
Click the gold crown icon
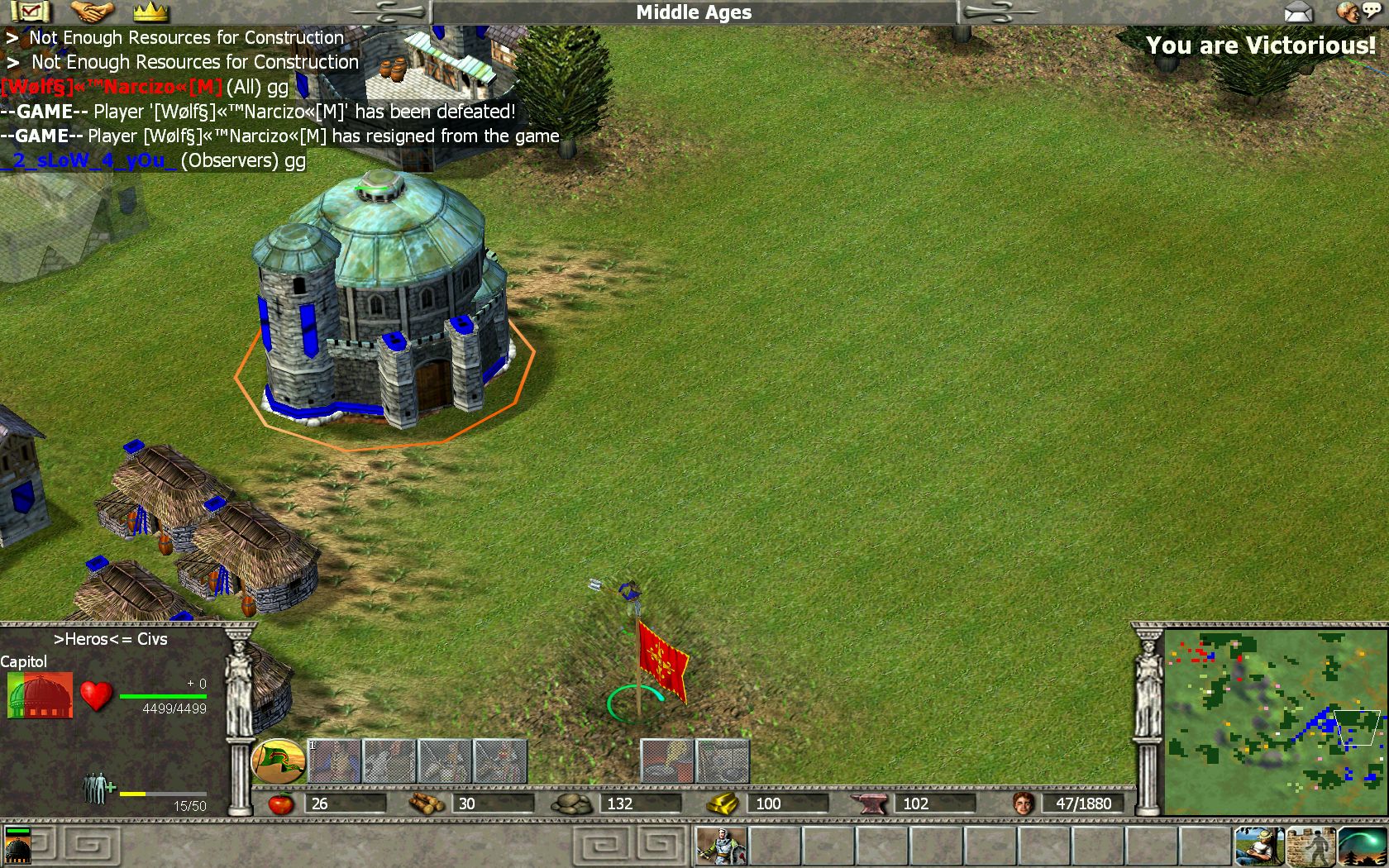[150, 12]
